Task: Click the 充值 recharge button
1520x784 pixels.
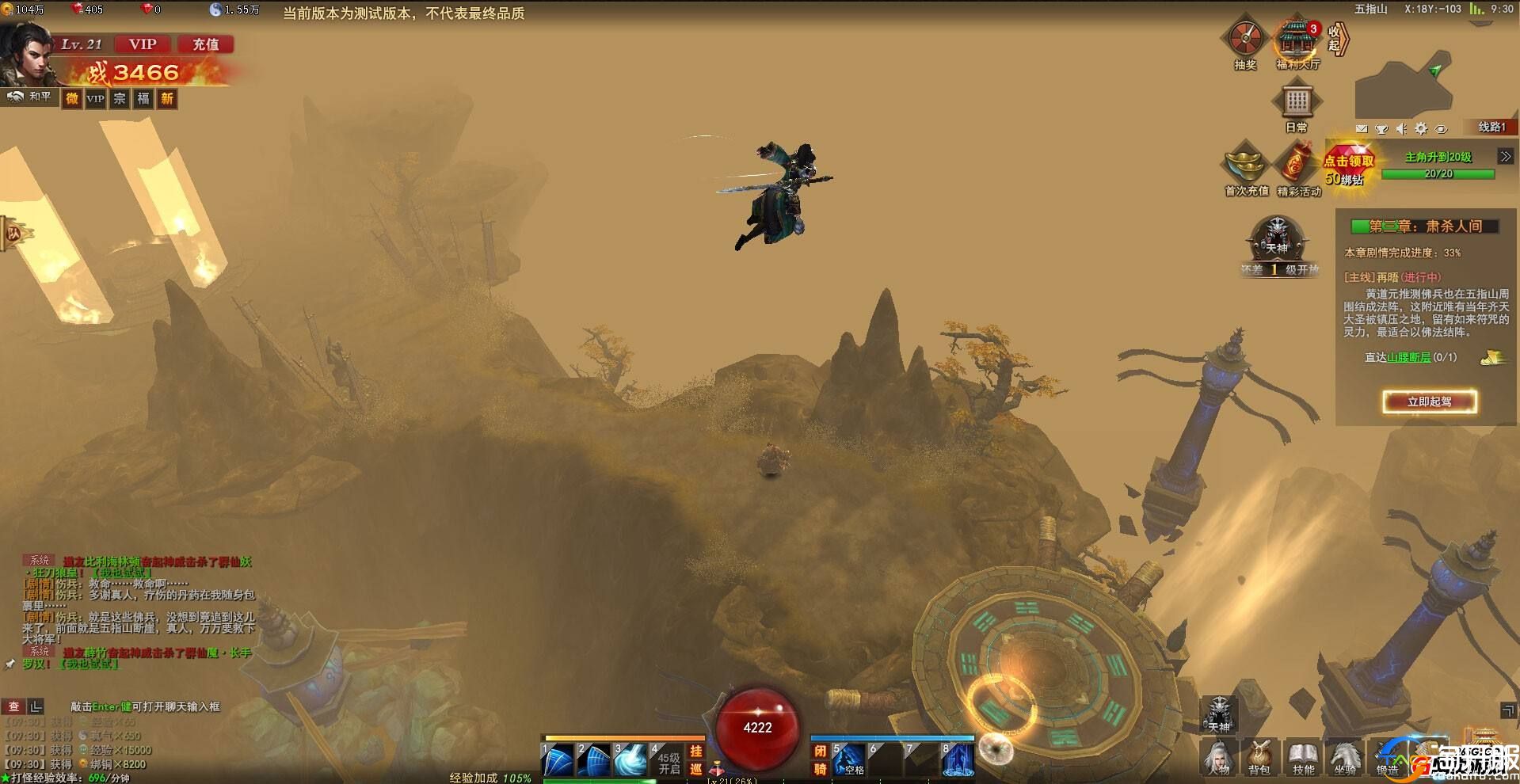Action: click(x=206, y=44)
